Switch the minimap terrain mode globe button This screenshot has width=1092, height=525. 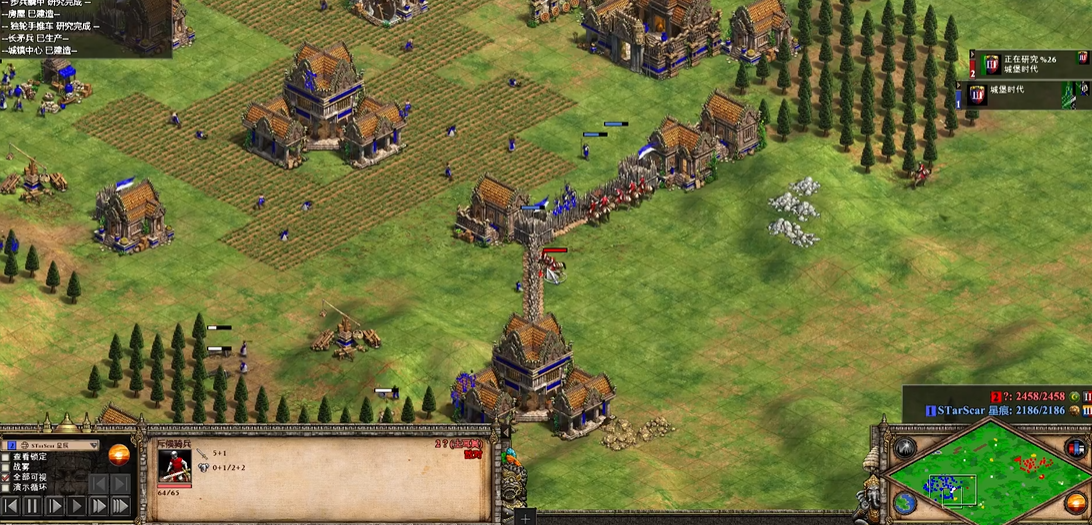[905, 502]
